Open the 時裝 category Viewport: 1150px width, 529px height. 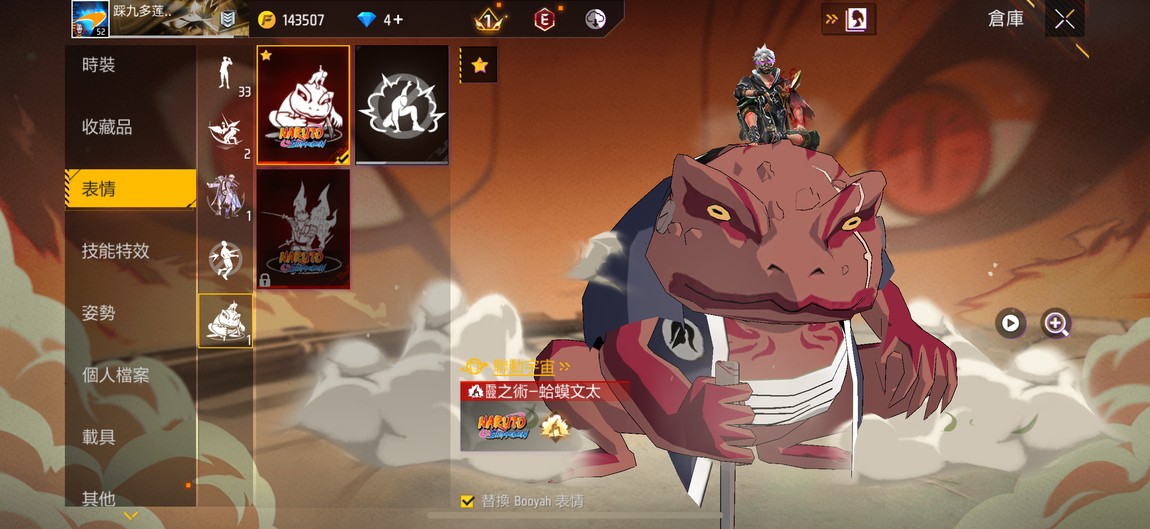(130, 65)
